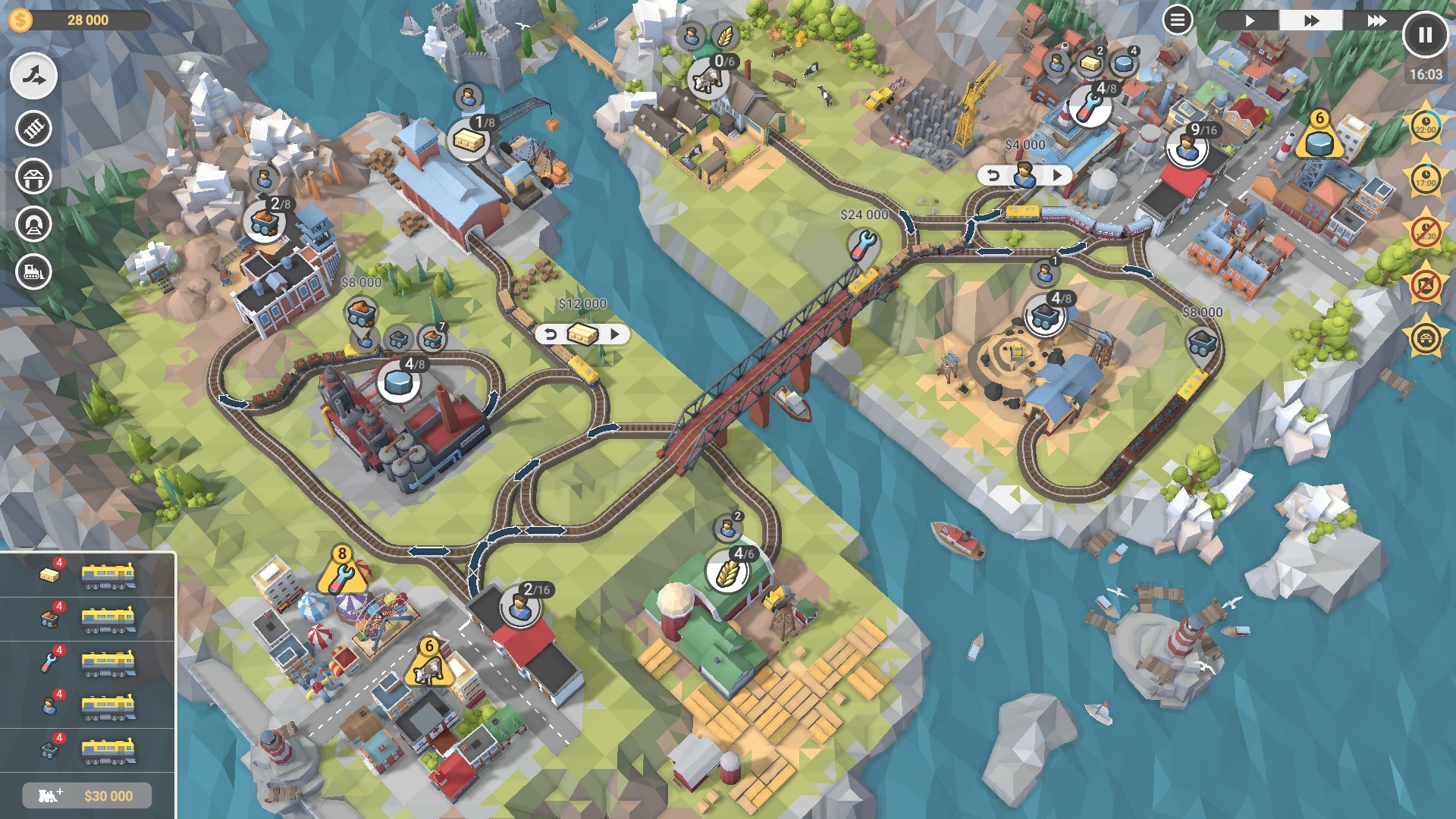
Task: Select the passenger train row
Action: tap(88, 707)
